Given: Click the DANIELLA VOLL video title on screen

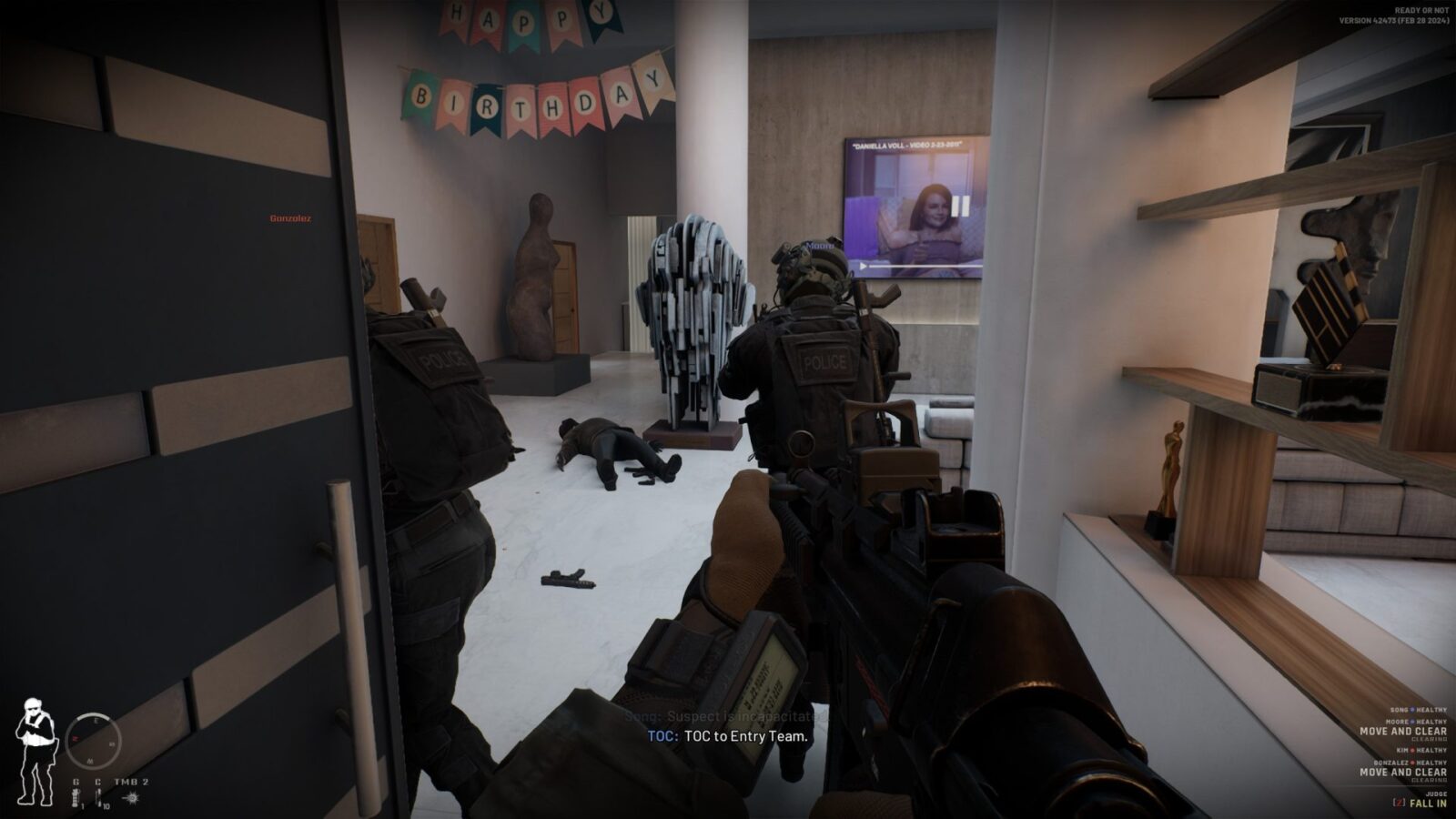Looking at the screenshot, I should (x=907, y=144).
